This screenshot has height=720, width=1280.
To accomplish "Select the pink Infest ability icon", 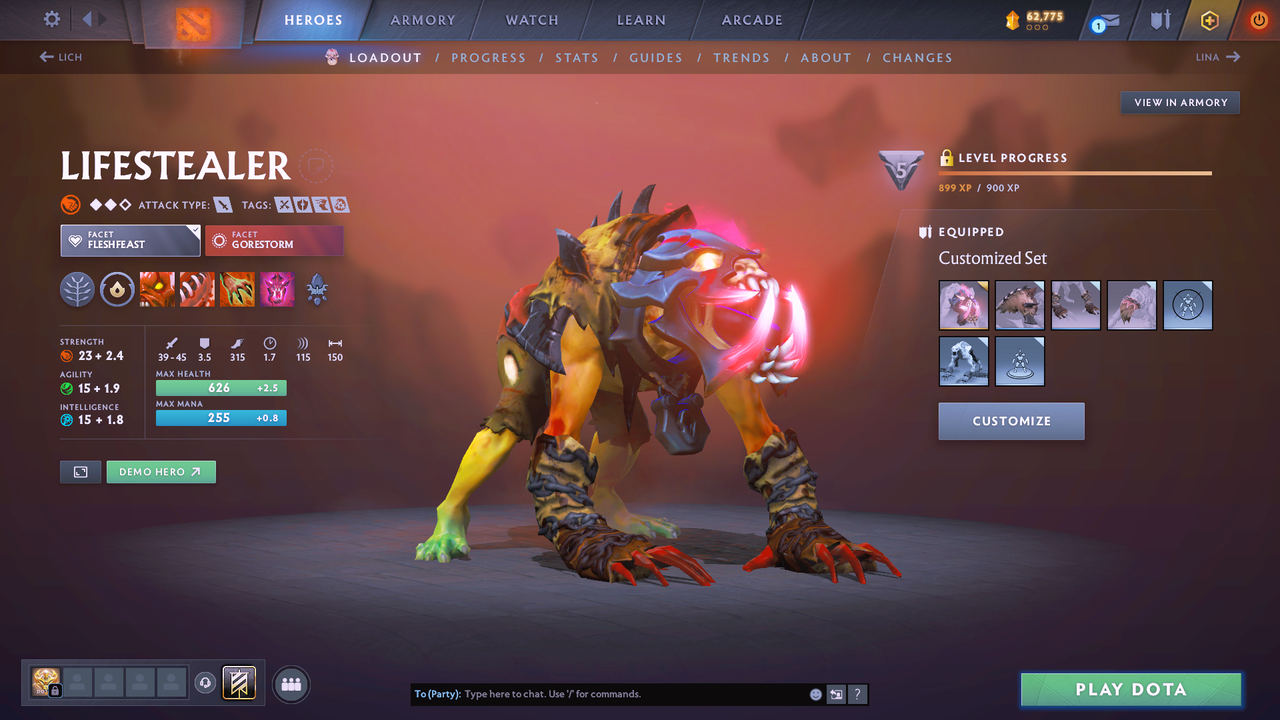I will tap(277, 289).
